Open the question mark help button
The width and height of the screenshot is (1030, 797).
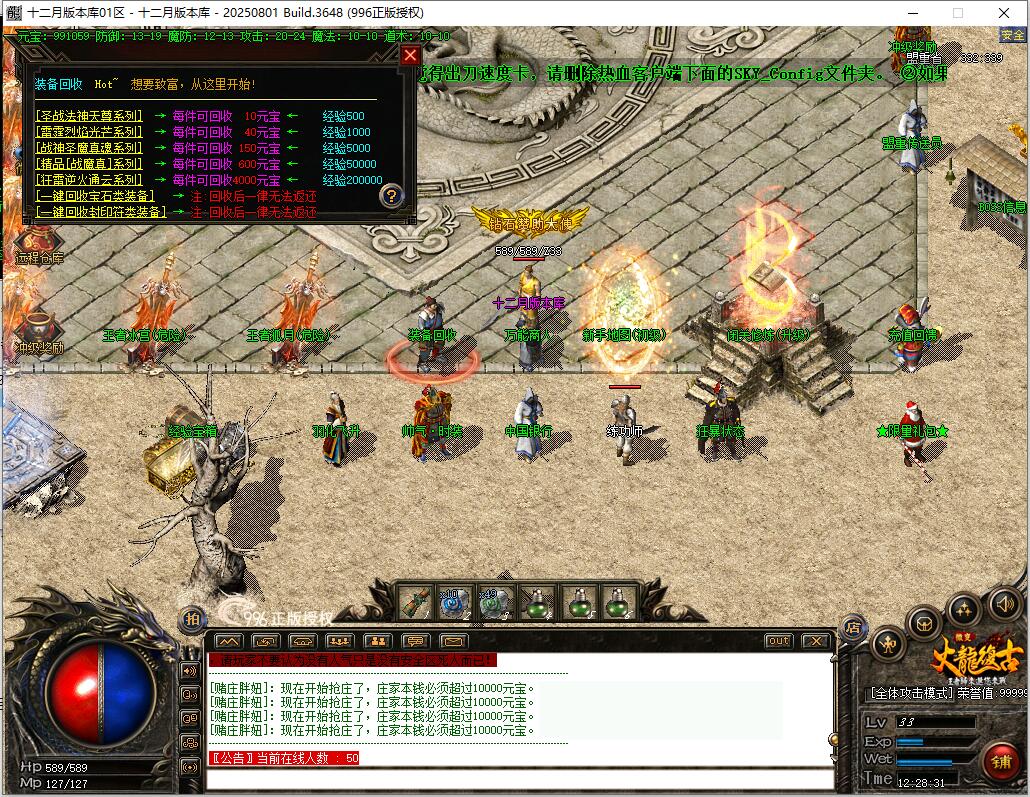[x=392, y=196]
